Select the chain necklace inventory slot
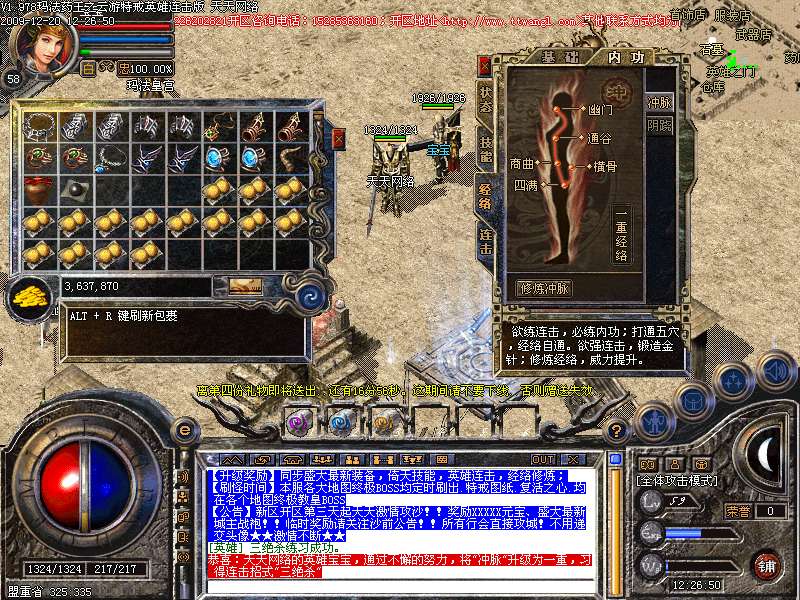Image resolution: width=800 pixels, height=600 pixels. (39, 126)
